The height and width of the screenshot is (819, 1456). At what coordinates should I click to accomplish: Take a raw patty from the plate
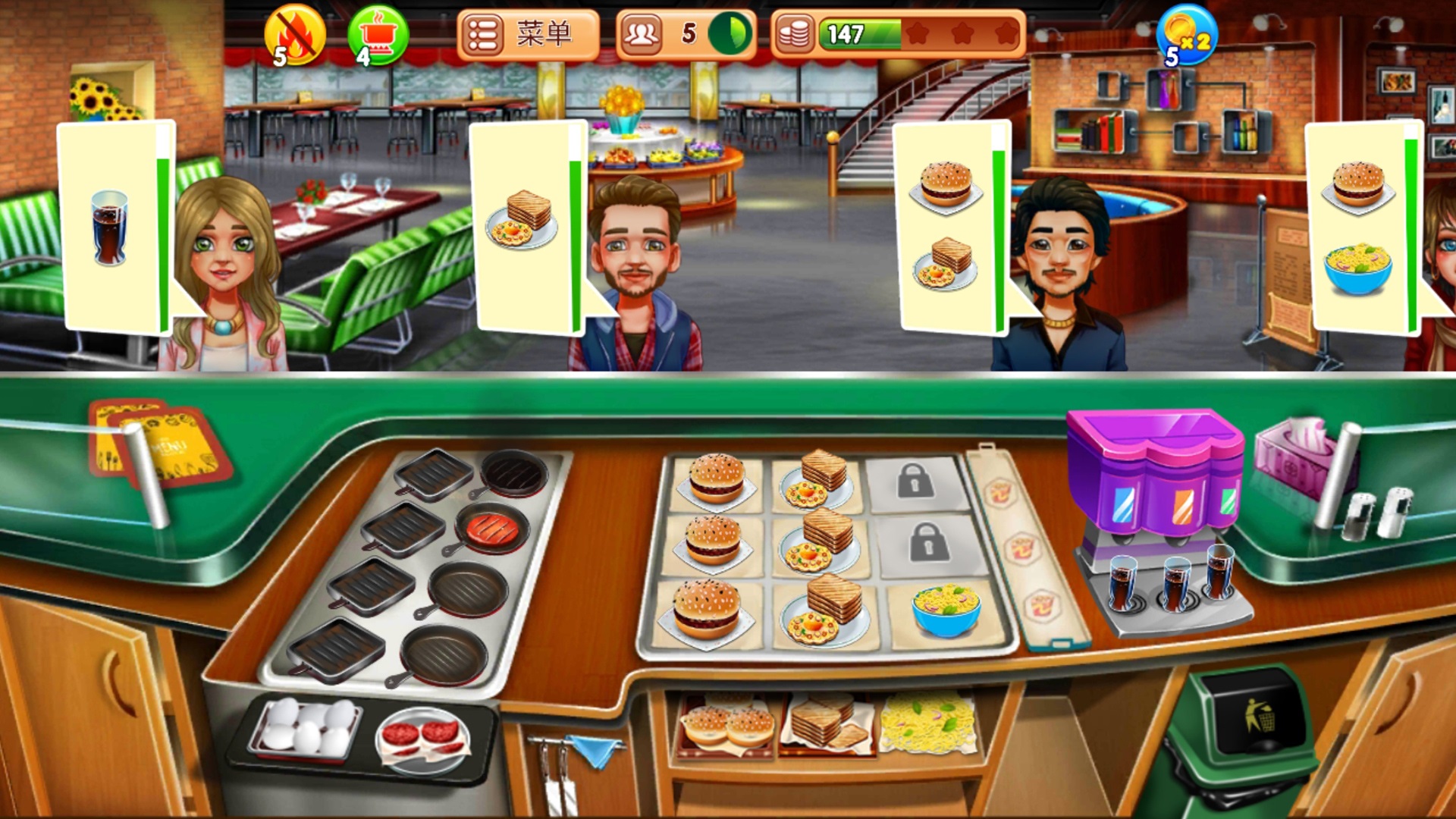tap(422, 737)
